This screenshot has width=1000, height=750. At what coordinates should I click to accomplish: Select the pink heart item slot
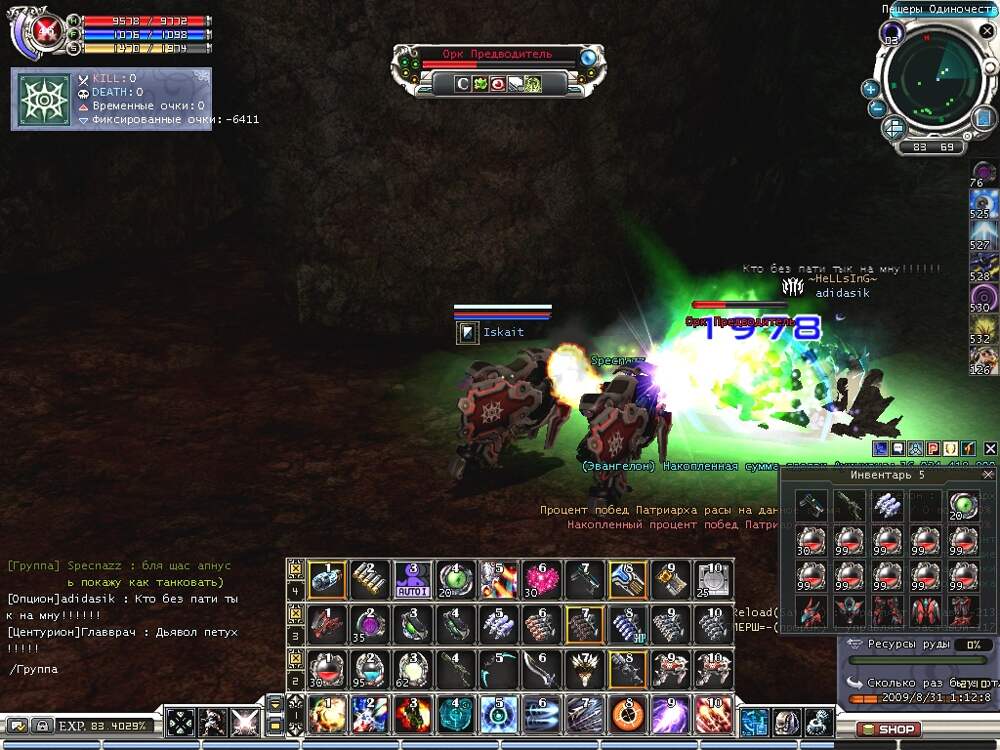coord(541,578)
